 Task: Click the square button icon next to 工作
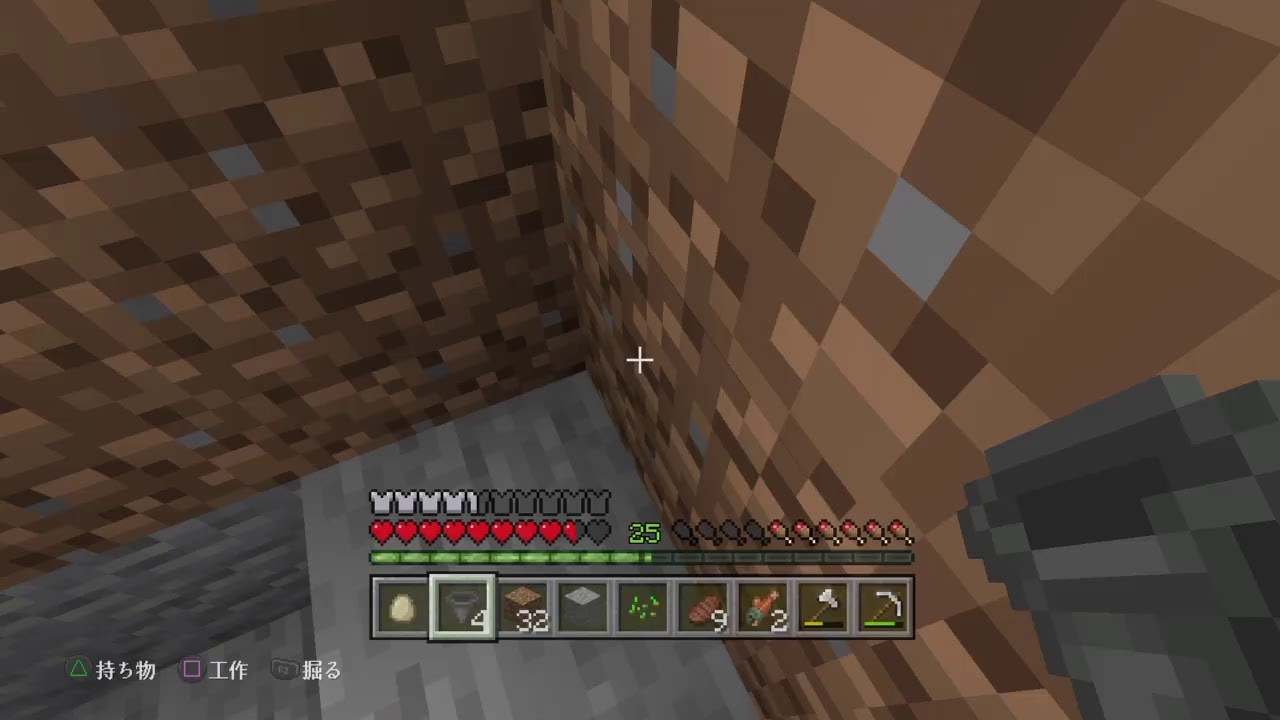click(x=191, y=671)
